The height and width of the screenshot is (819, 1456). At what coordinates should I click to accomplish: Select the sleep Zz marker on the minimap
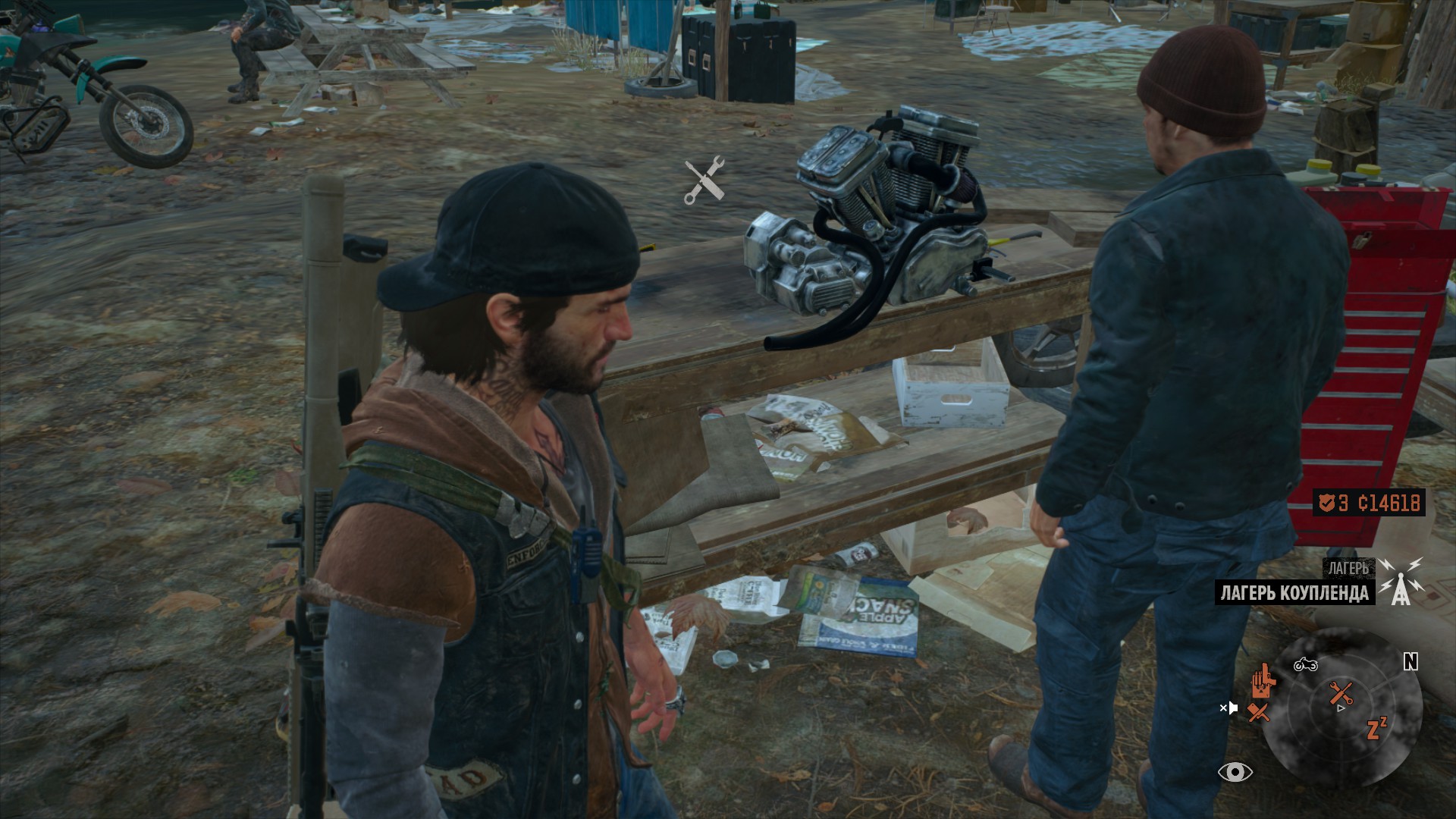pos(1376,728)
